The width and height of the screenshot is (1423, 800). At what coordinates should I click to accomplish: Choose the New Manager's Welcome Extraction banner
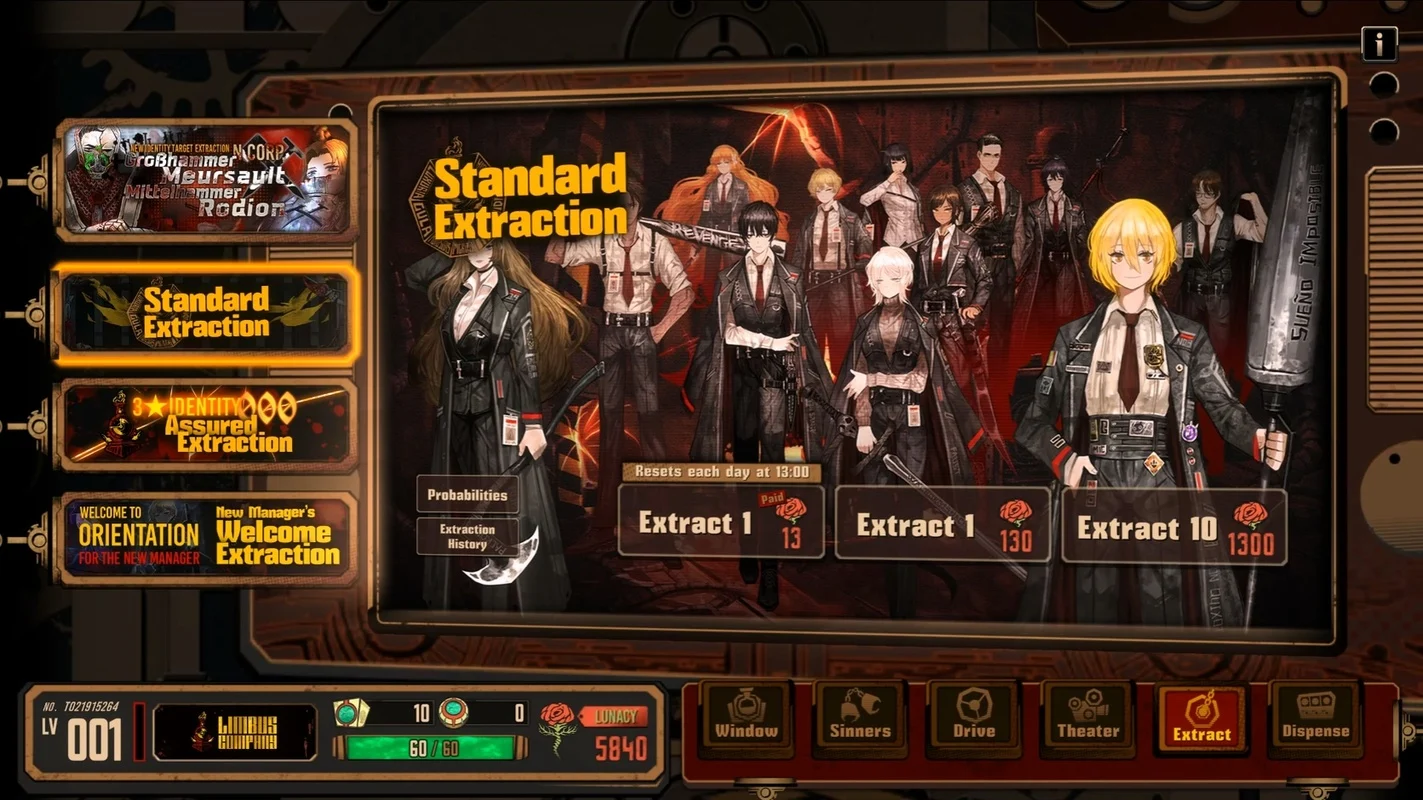(208, 538)
